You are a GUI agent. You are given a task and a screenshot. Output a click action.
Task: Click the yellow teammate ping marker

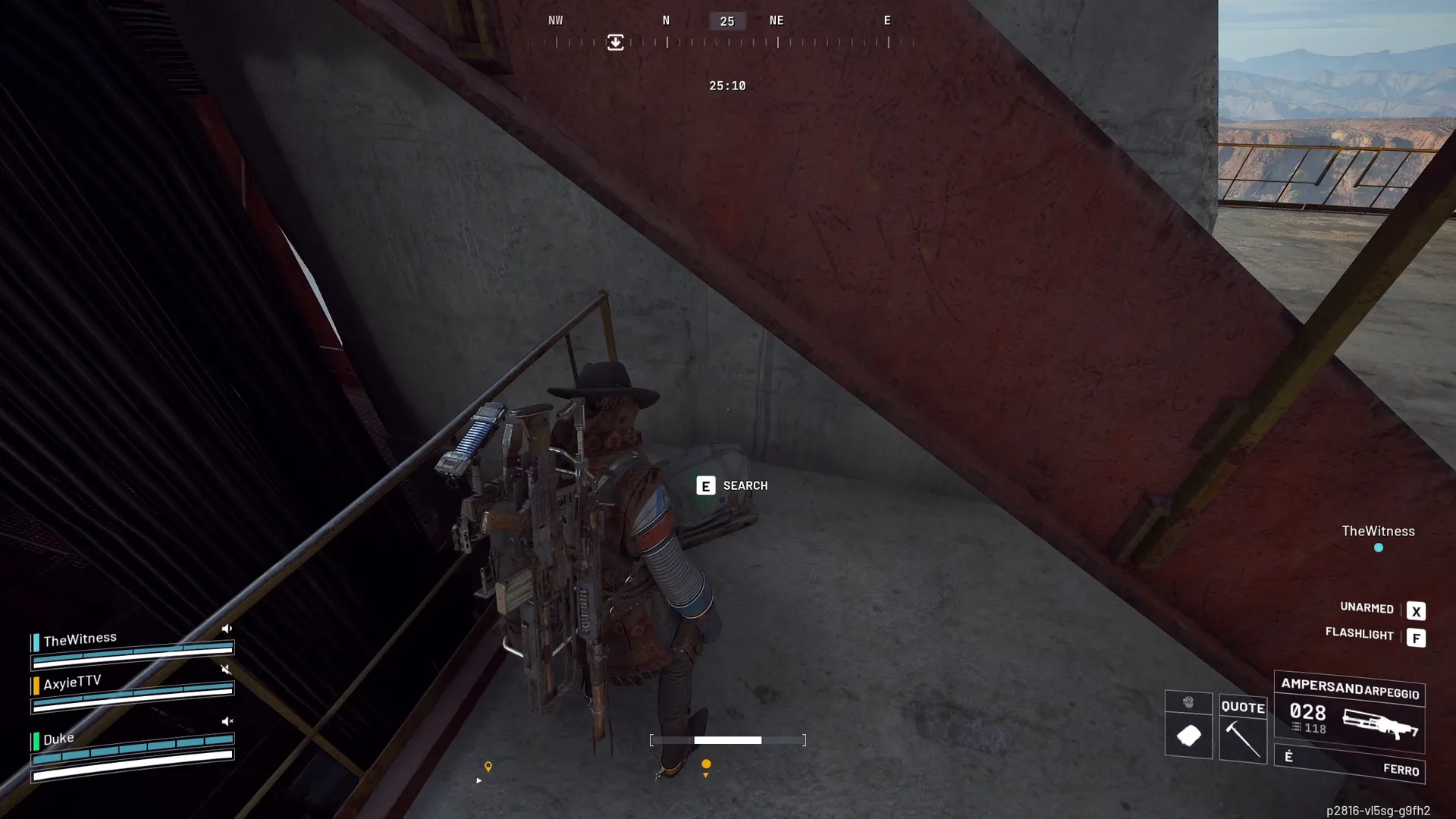[x=706, y=764]
